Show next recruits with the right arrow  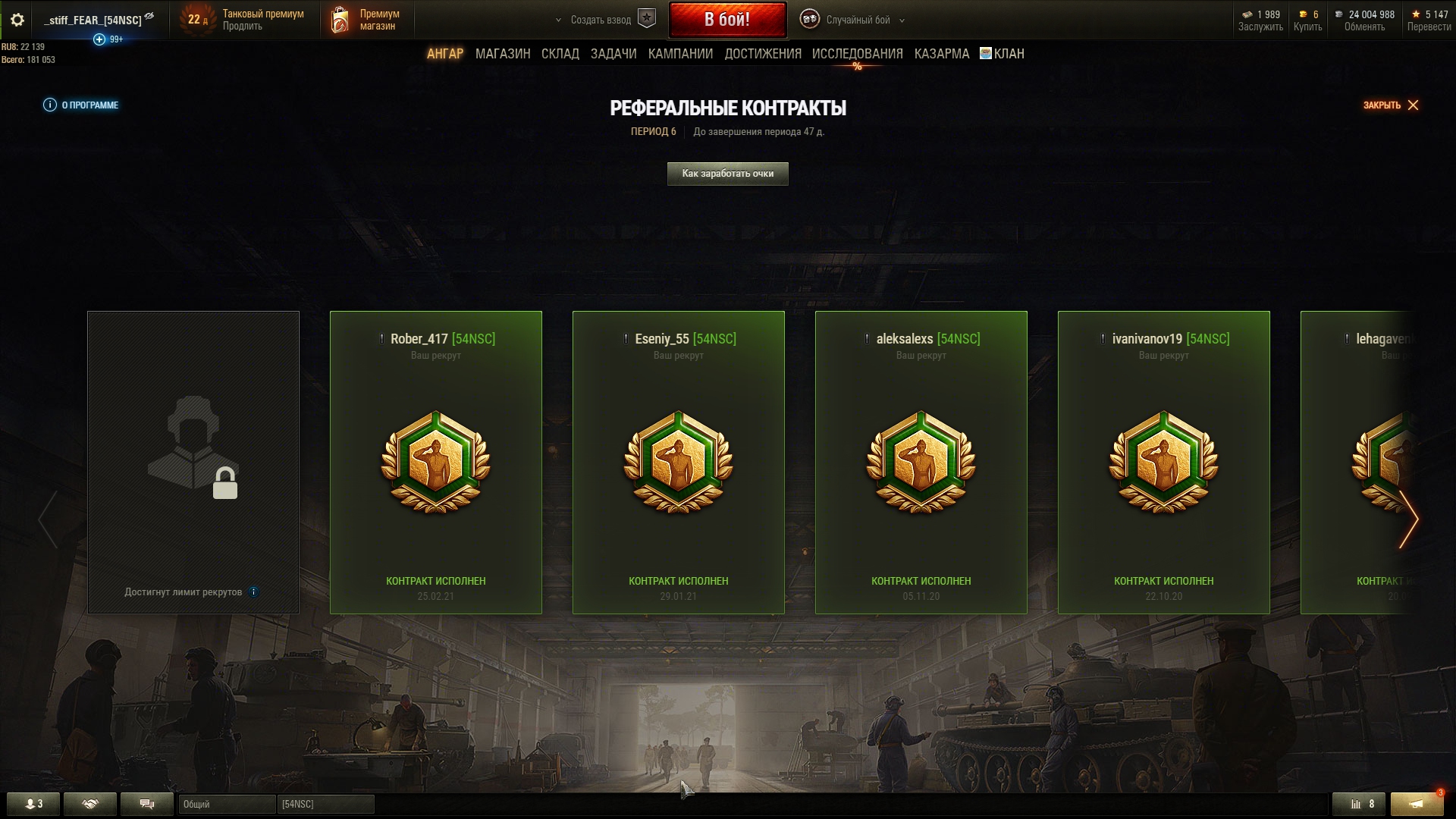tap(1408, 519)
